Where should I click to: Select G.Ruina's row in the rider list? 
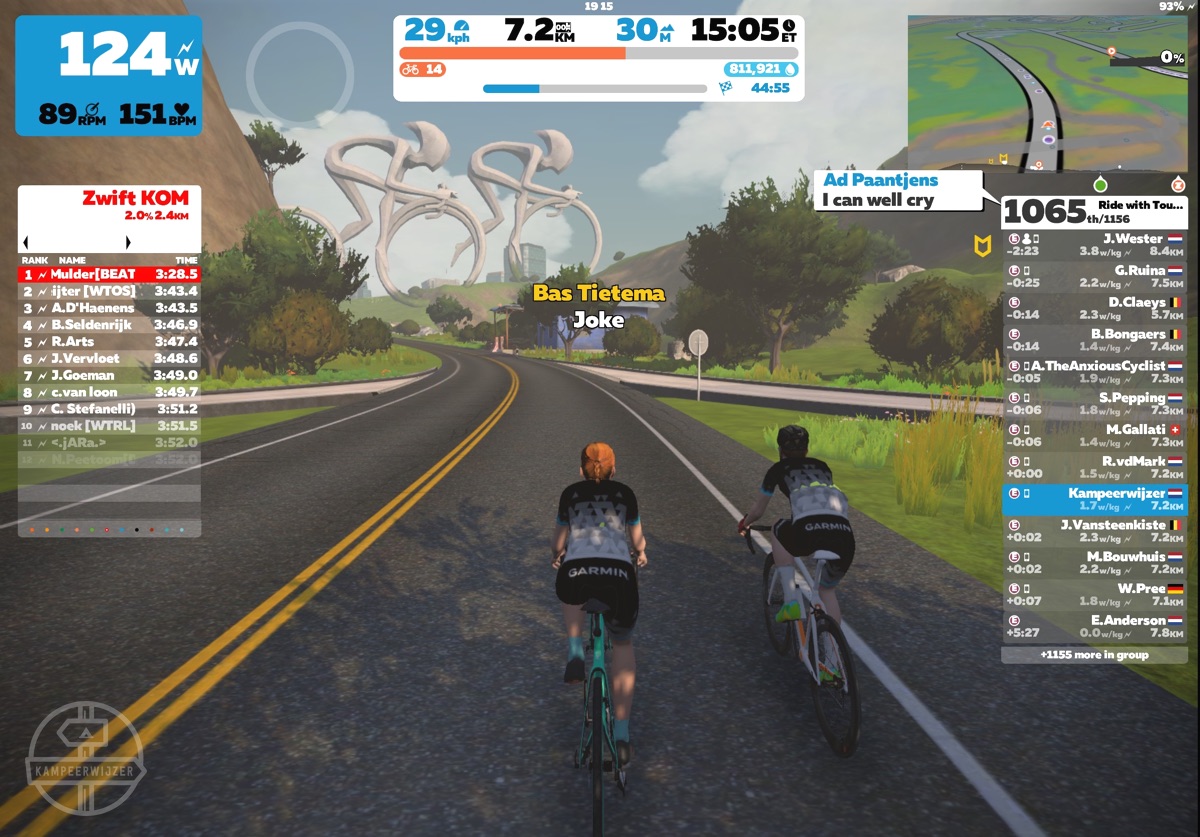[1094, 276]
